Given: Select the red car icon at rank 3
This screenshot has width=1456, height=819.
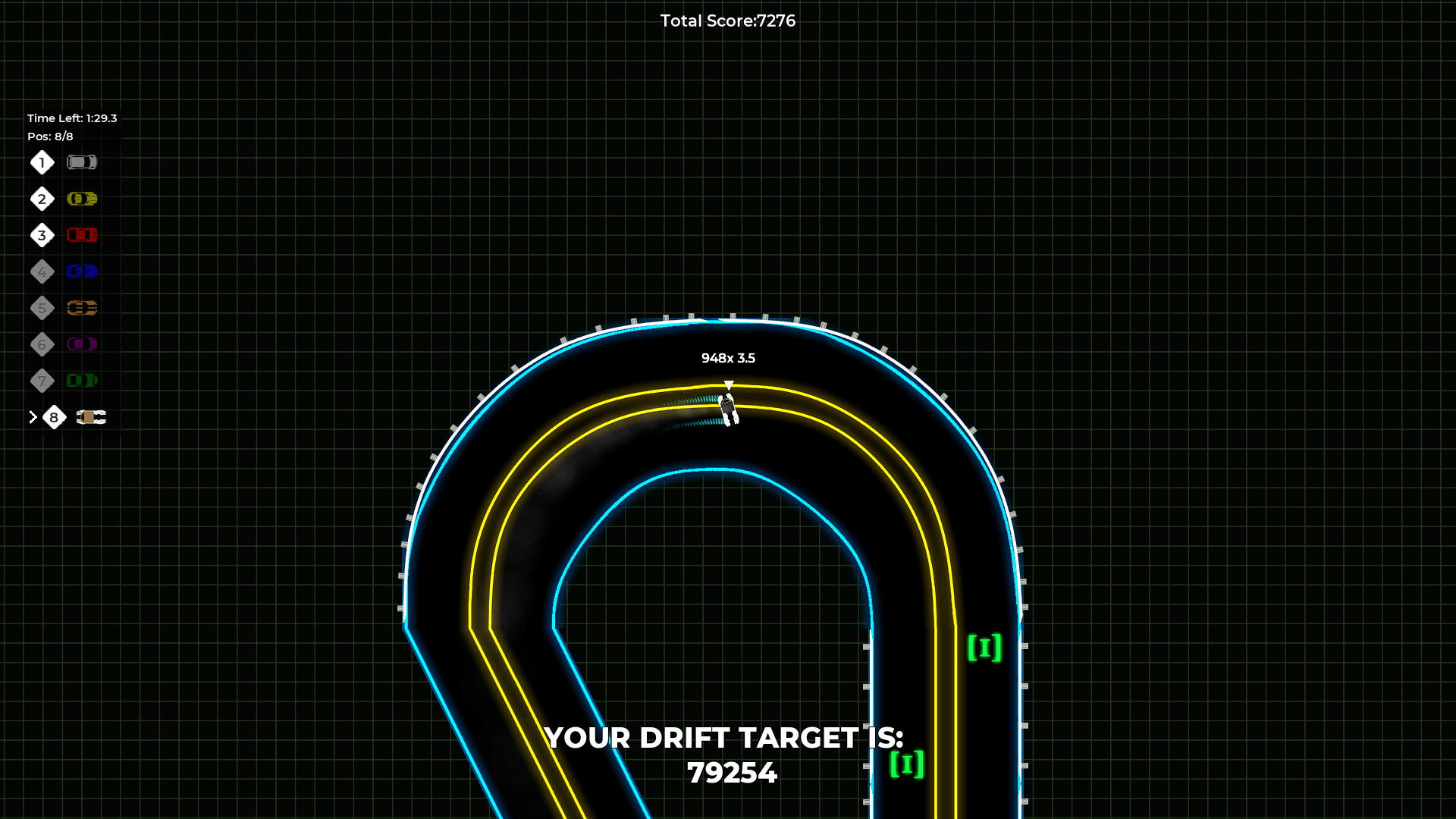Looking at the screenshot, I should click(81, 235).
